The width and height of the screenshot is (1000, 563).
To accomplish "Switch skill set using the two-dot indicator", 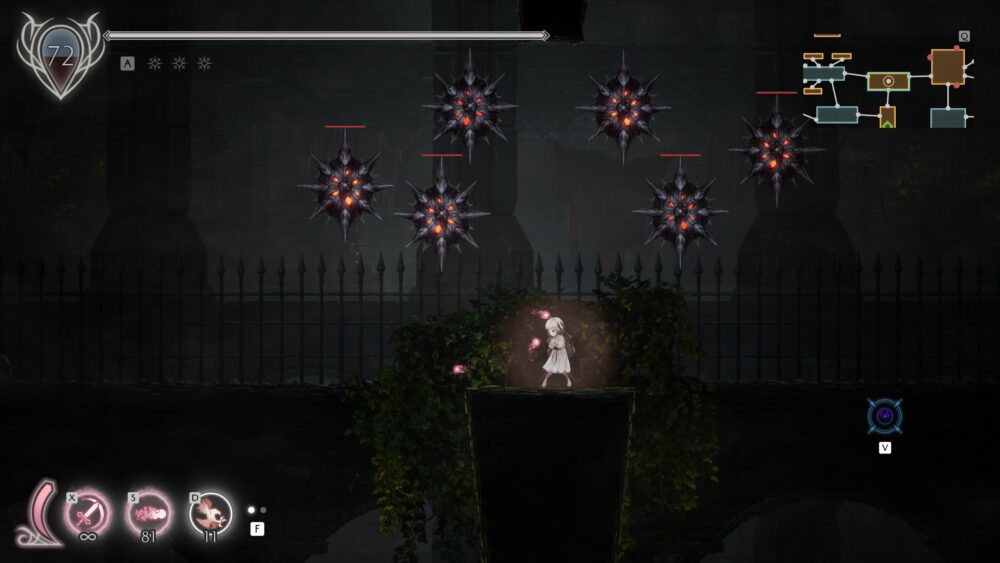I will [257, 510].
